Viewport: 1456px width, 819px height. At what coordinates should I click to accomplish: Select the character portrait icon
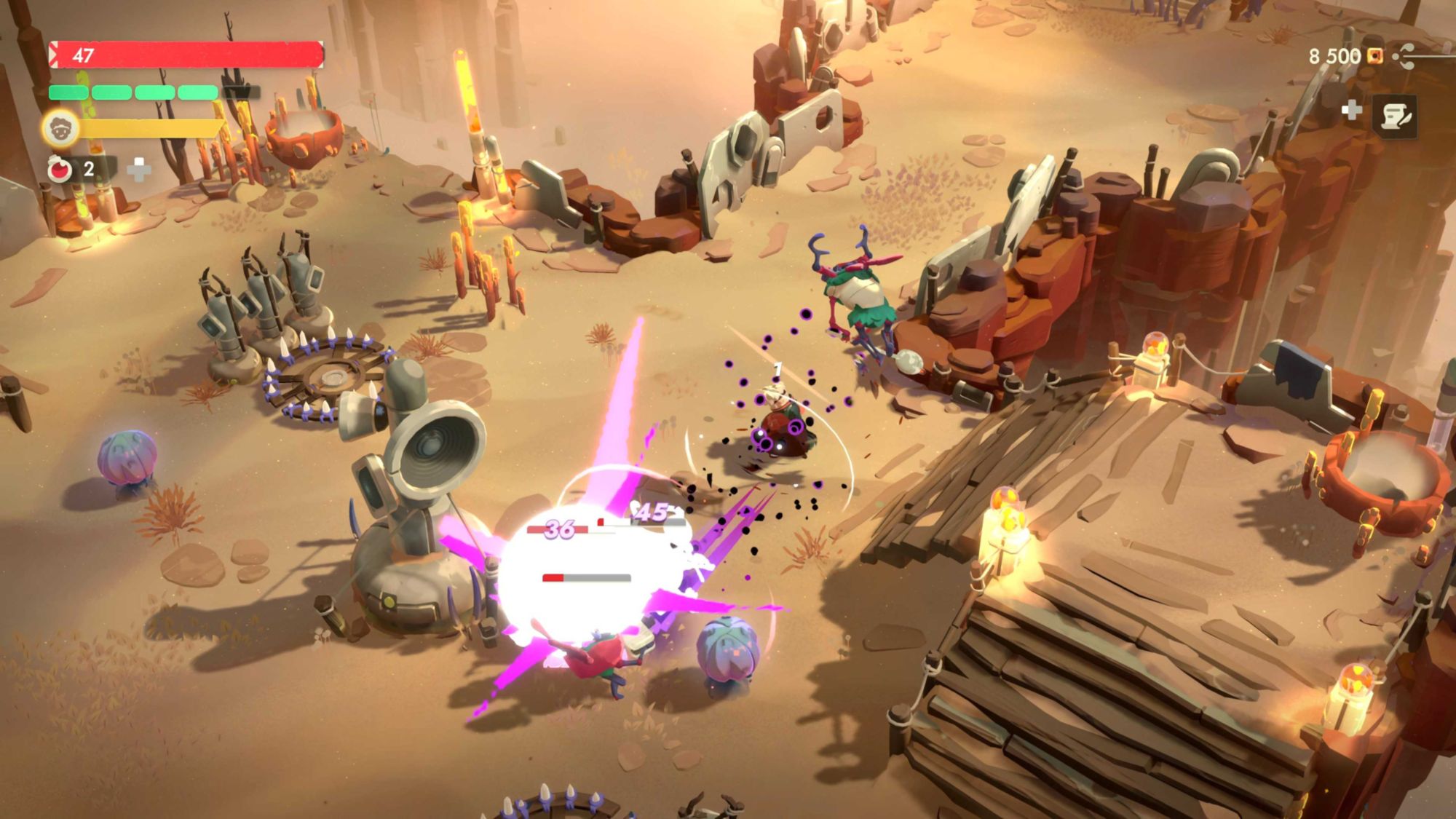tap(60, 129)
